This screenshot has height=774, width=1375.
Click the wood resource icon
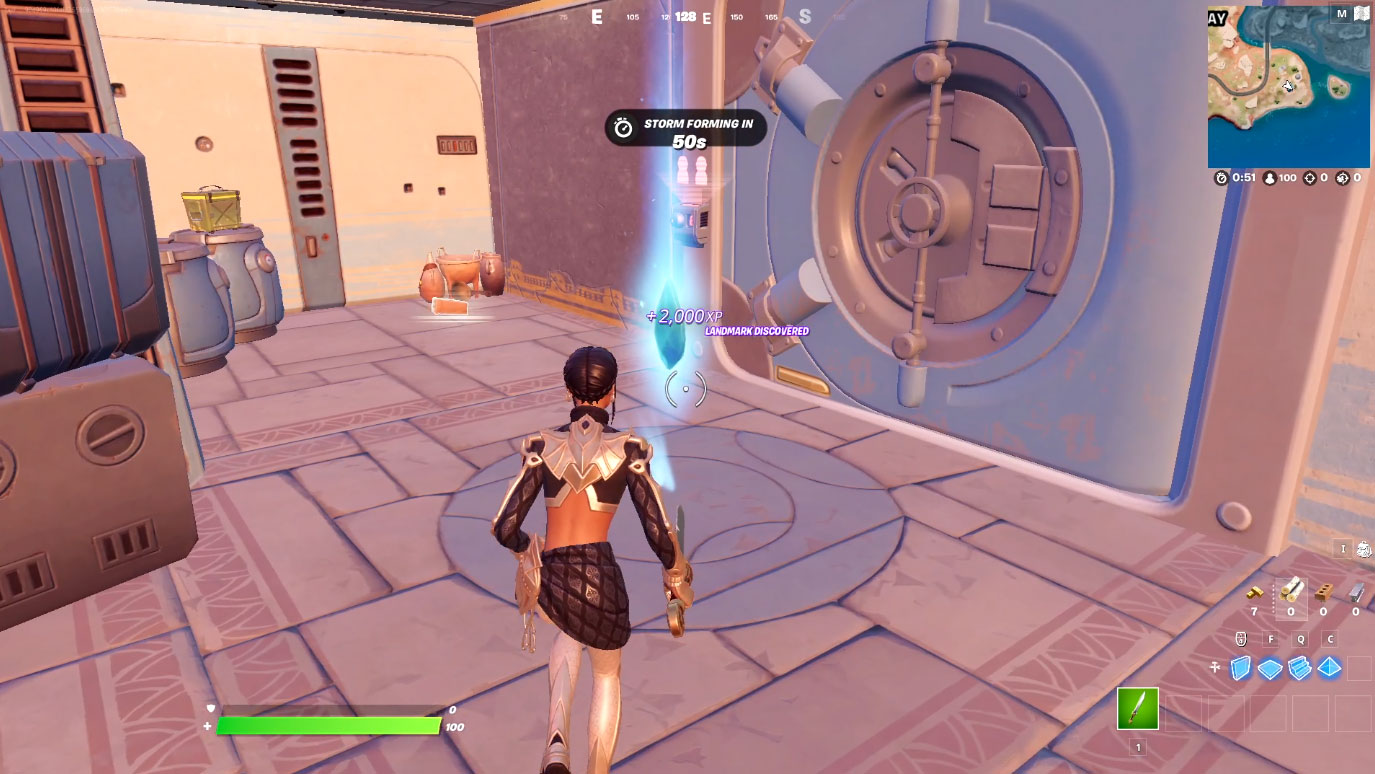pyautogui.click(x=1292, y=593)
